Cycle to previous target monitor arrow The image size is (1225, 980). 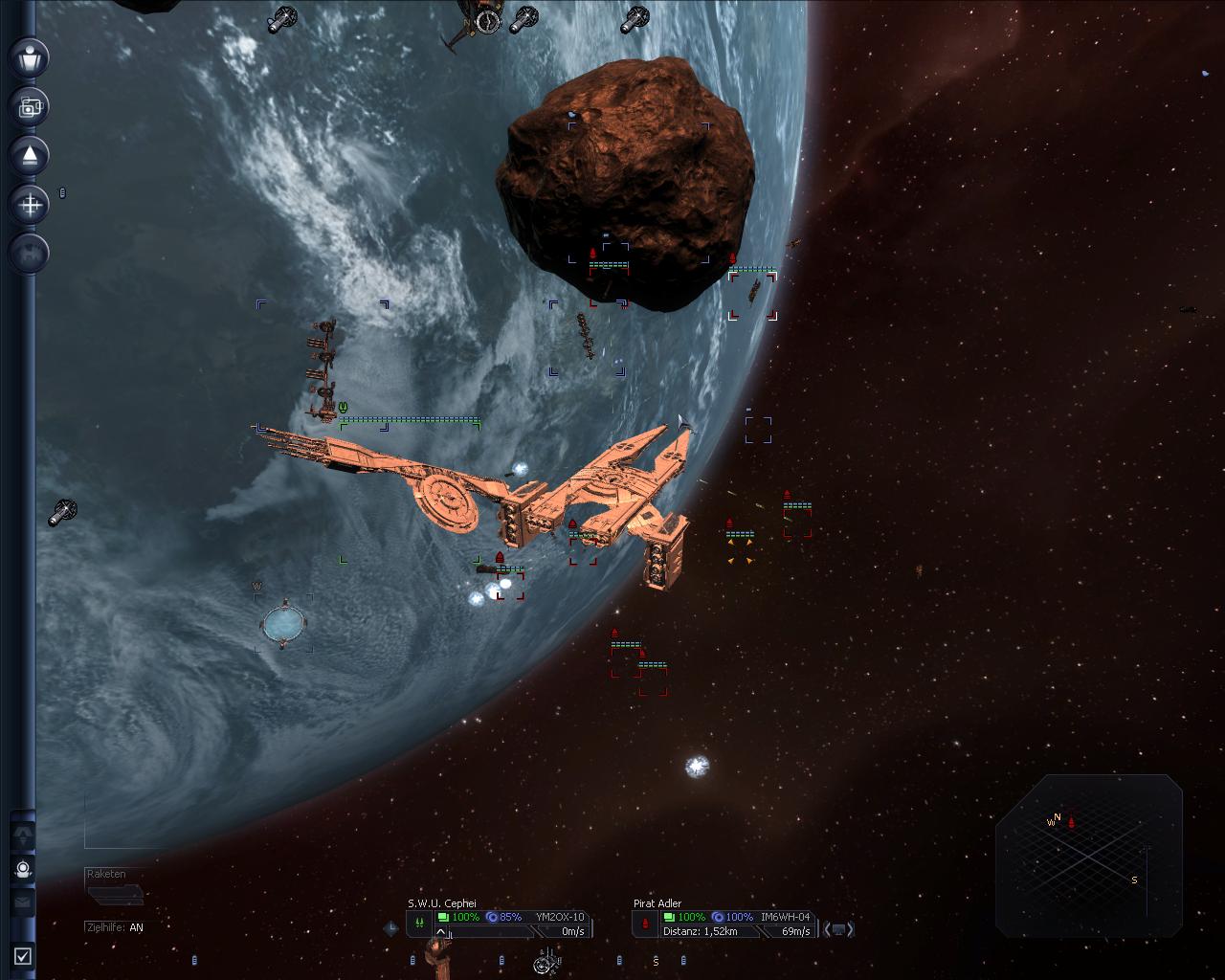coord(826,928)
